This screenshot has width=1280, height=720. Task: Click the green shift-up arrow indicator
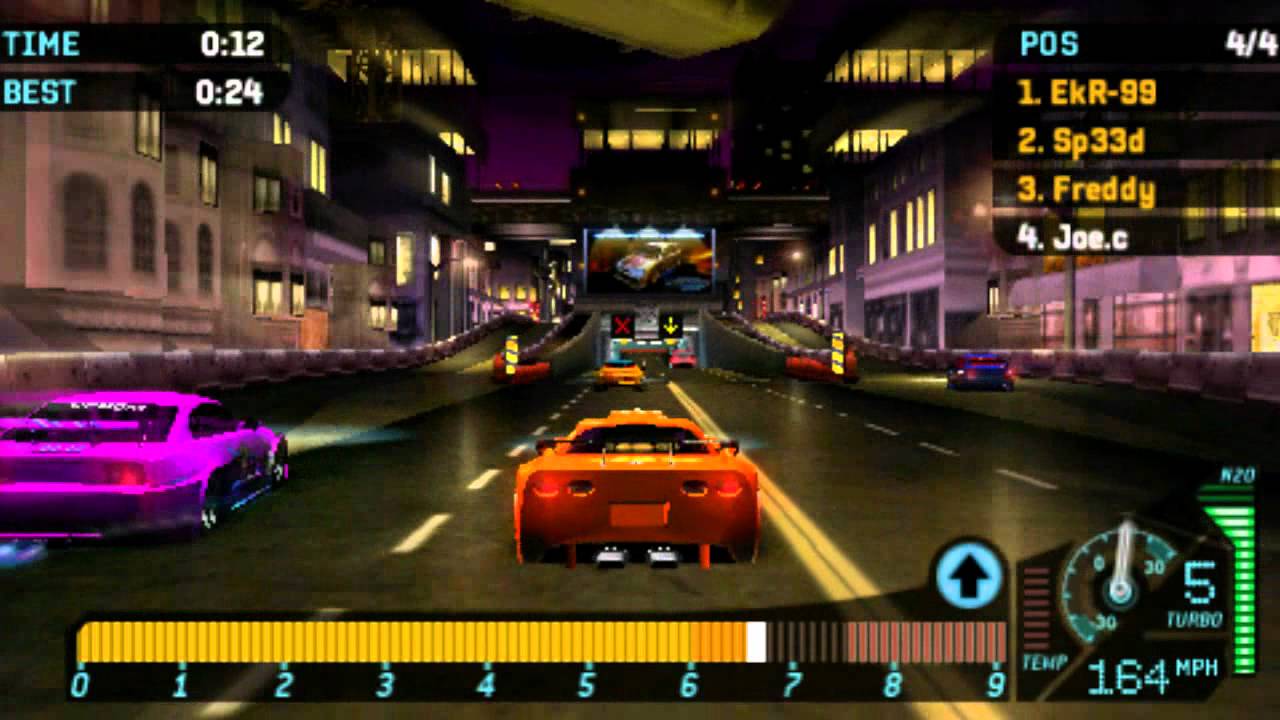tap(968, 574)
